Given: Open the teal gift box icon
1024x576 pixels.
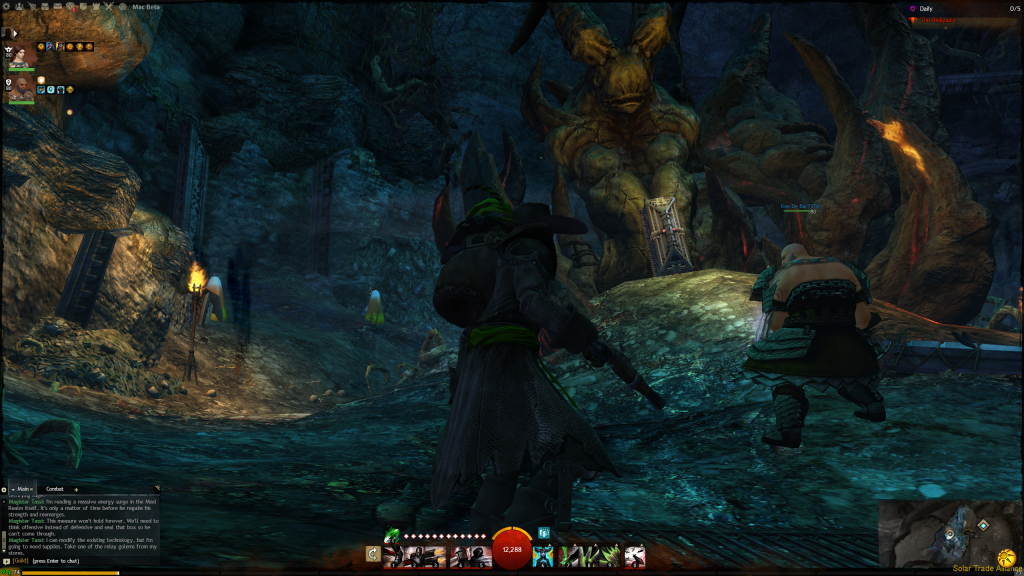Looking at the screenshot, I should tap(544, 533).
